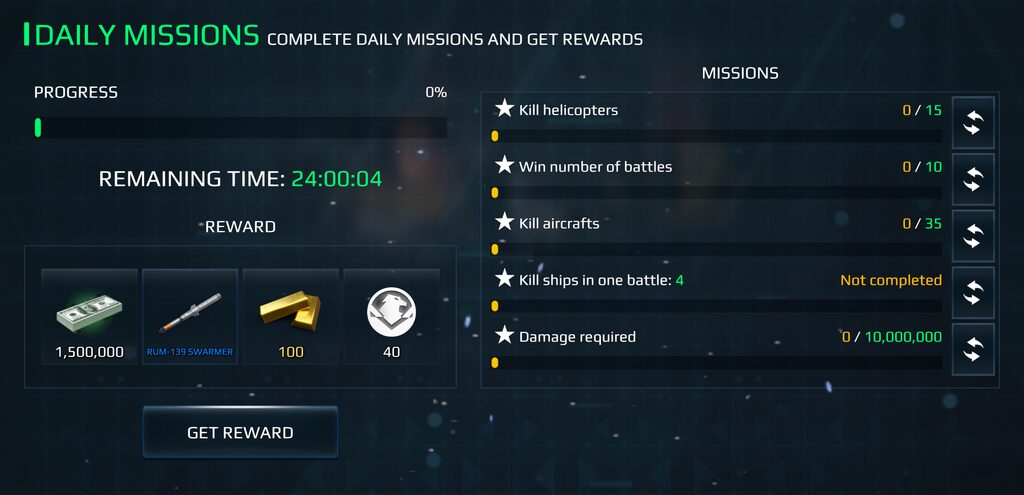Inspect the RUM-139 Swarmer reward
Screen dimensions: 1024x495
pos(190,316)
